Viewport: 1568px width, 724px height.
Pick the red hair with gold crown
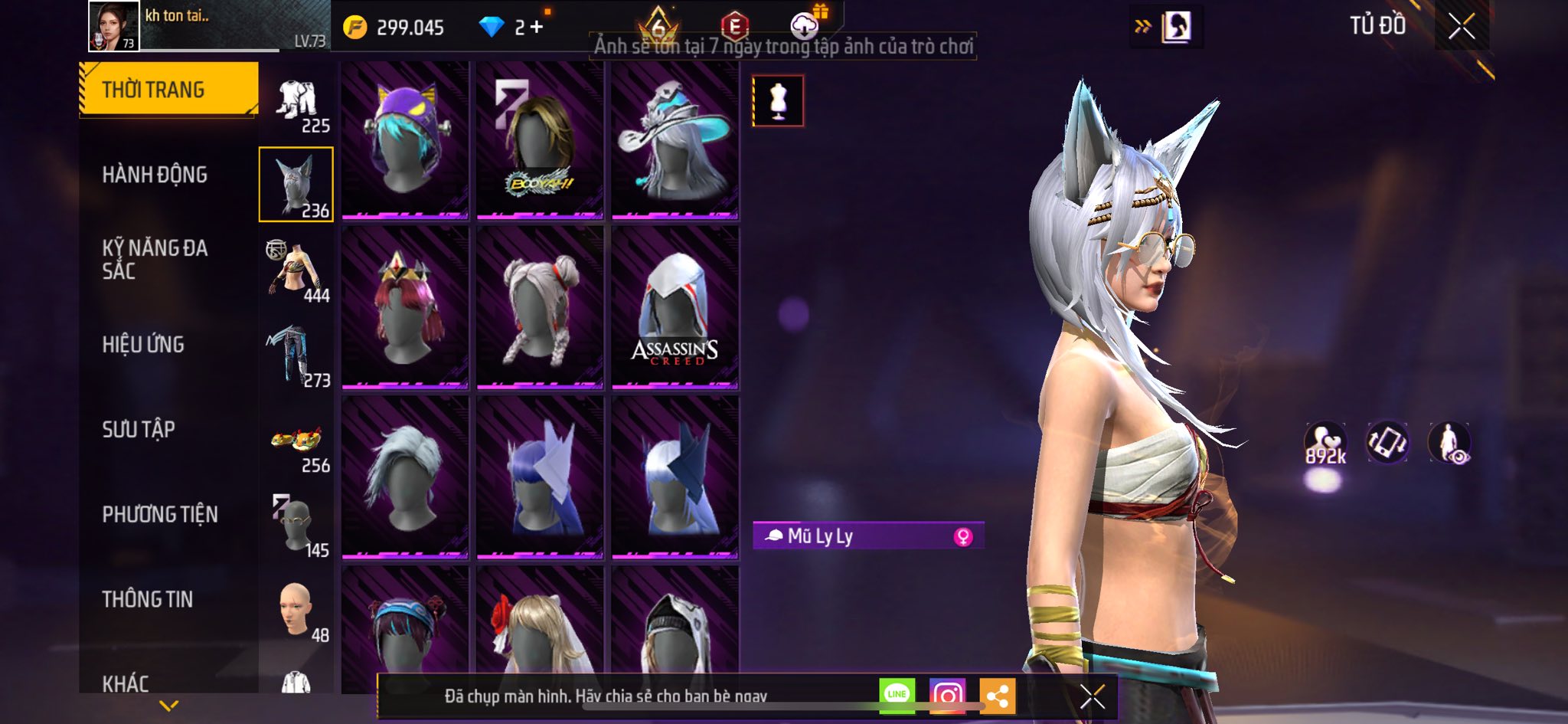click(405, 308)
